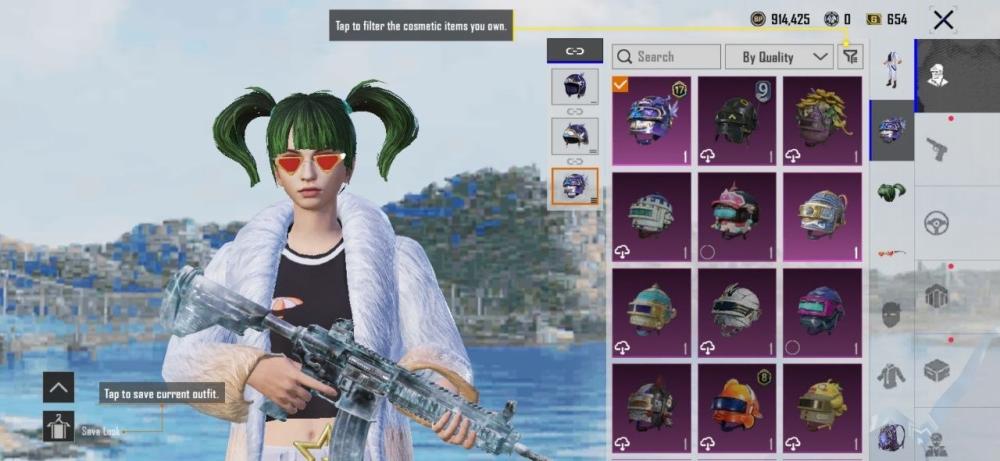Type in the cosmetic Search field
The height and width of the screenshot is (461, 1000).
666,57
